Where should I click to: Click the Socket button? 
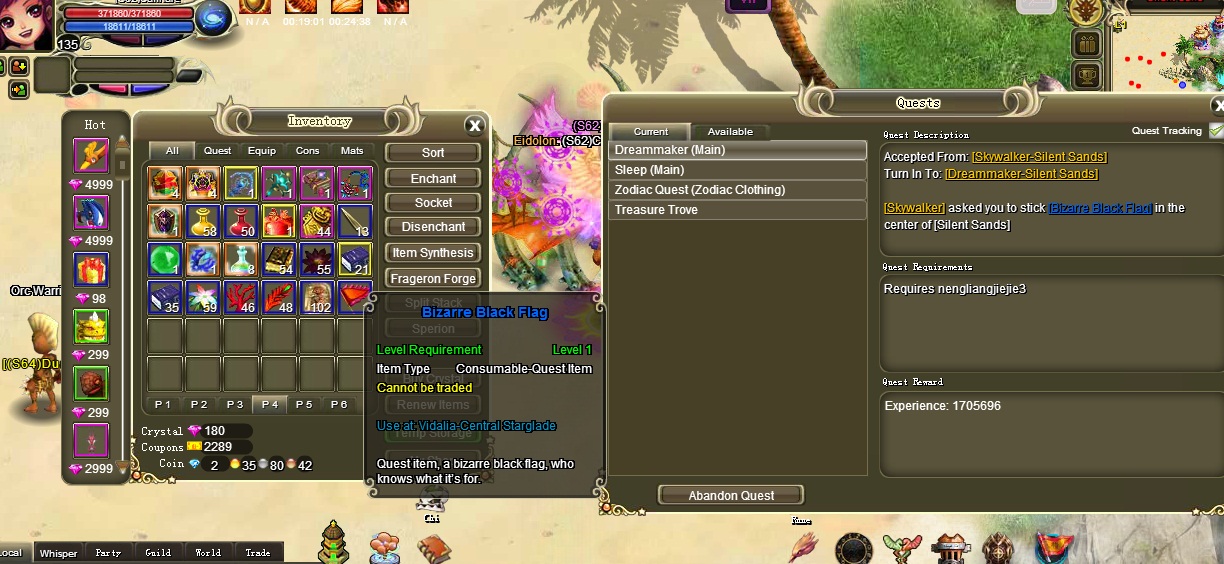click(433, 203)
